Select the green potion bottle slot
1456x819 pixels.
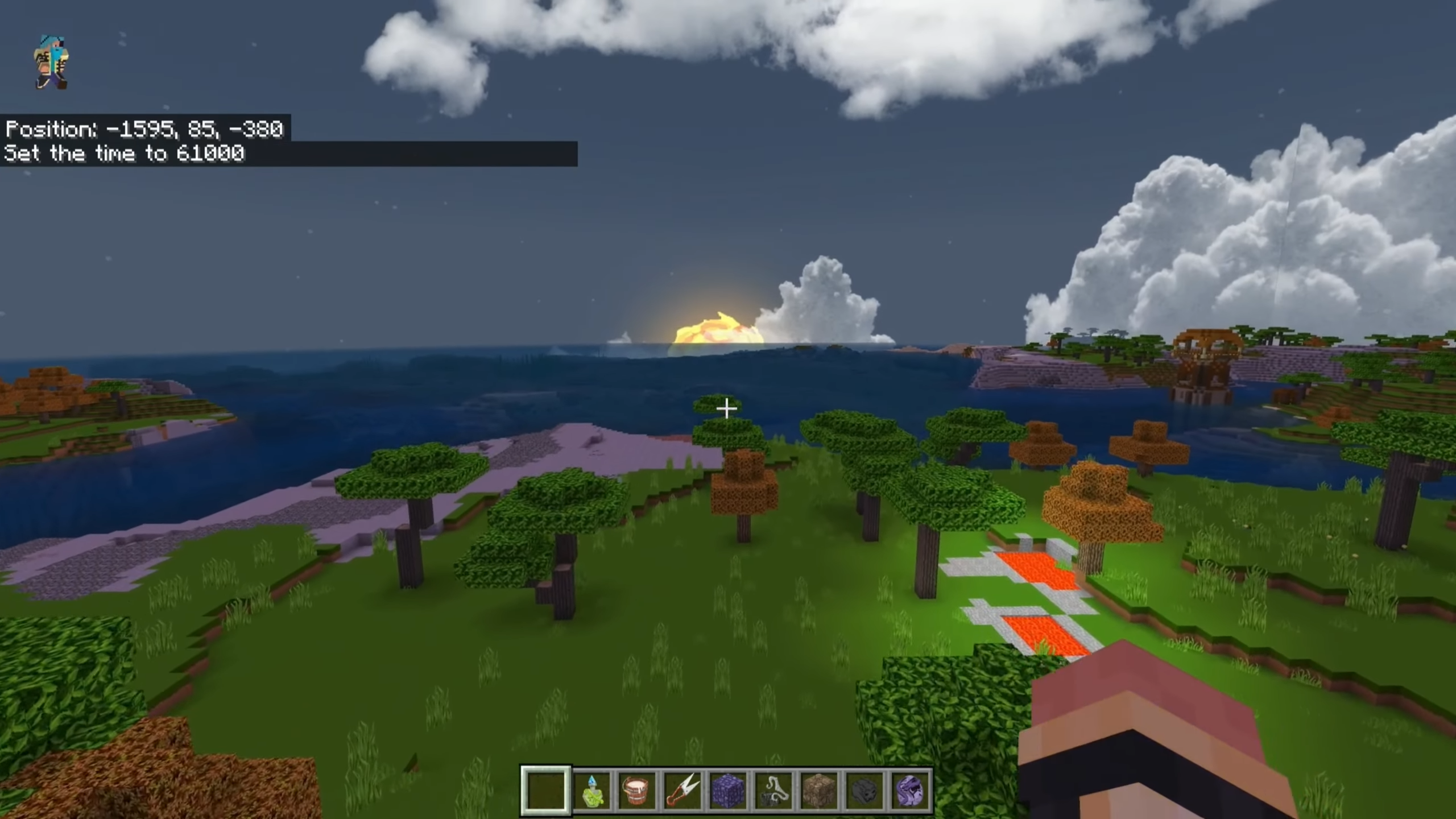pos(591,791)
